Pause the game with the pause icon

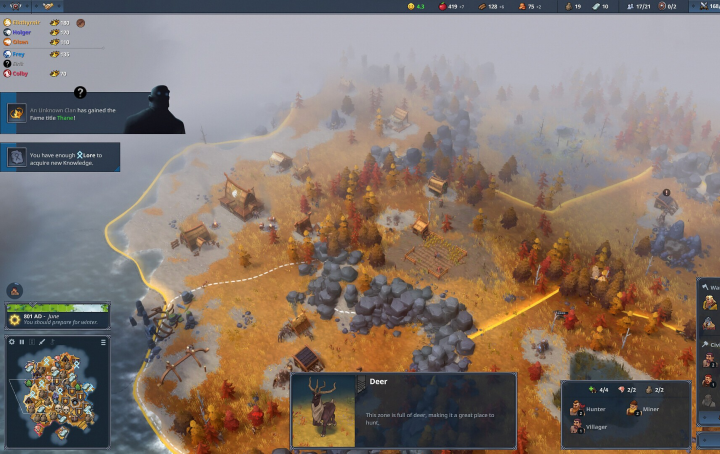22,342
